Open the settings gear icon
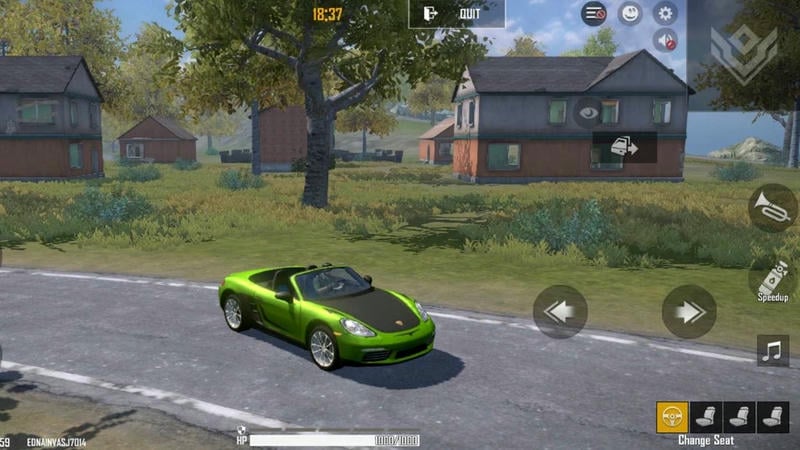Image resolution: width=800 pixels, height=450 pixels. click(665, 13)
